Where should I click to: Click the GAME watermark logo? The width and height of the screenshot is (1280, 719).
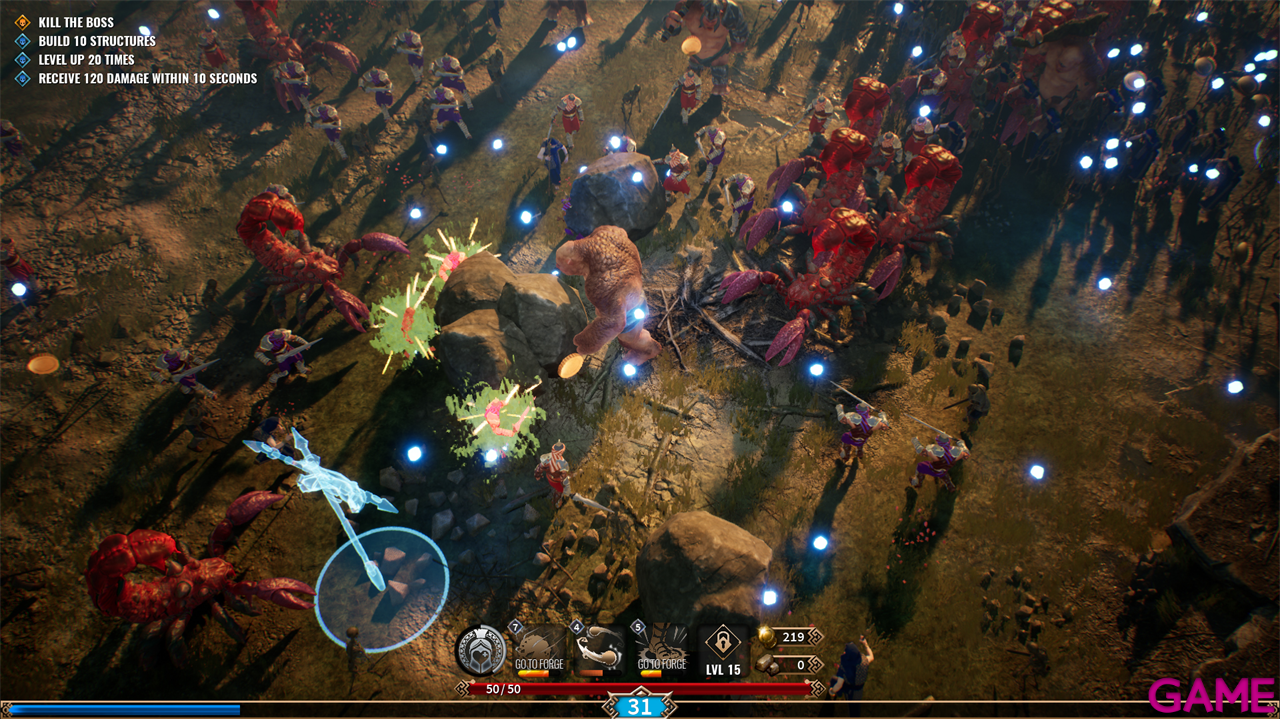[1211, 694]
